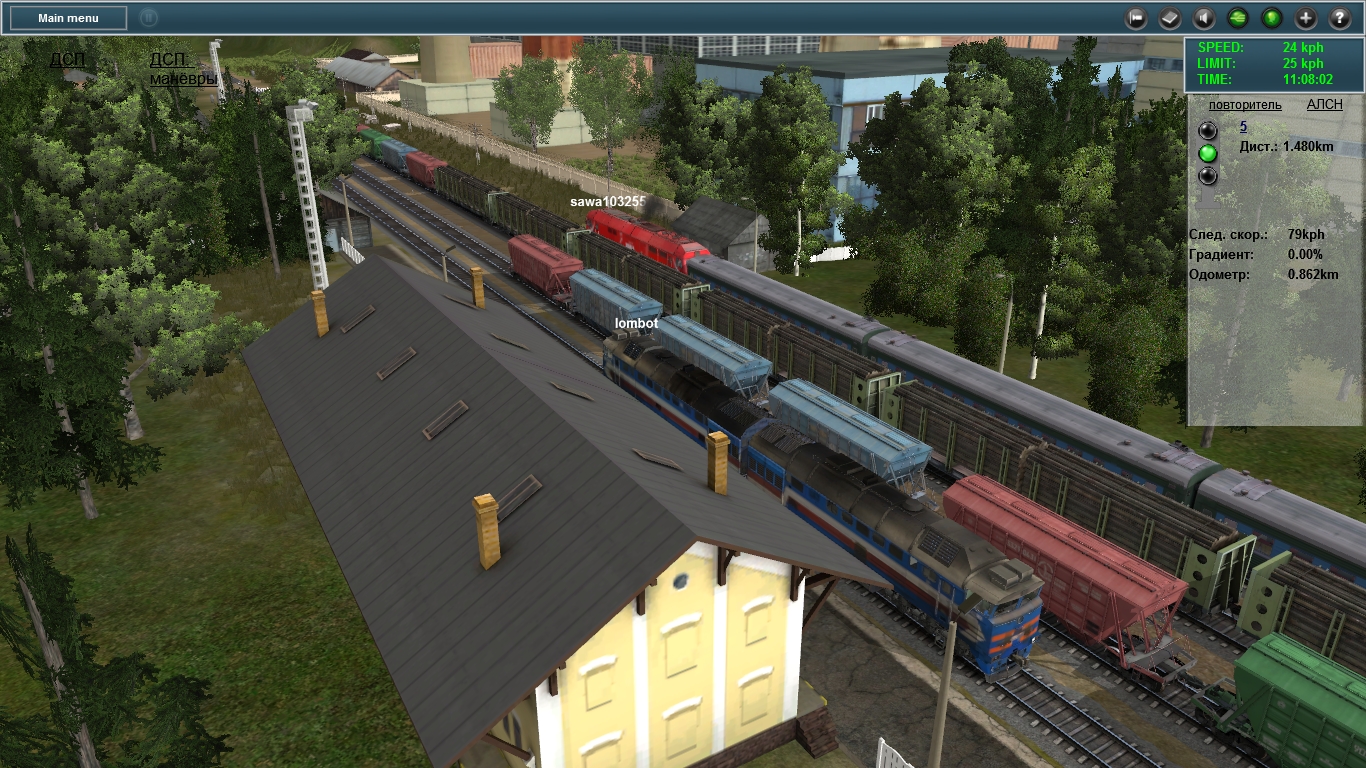Image resolution: width=1366 pixels, height=768 pixels.
Task: Open the ДСП link
Action: point(68,60)
